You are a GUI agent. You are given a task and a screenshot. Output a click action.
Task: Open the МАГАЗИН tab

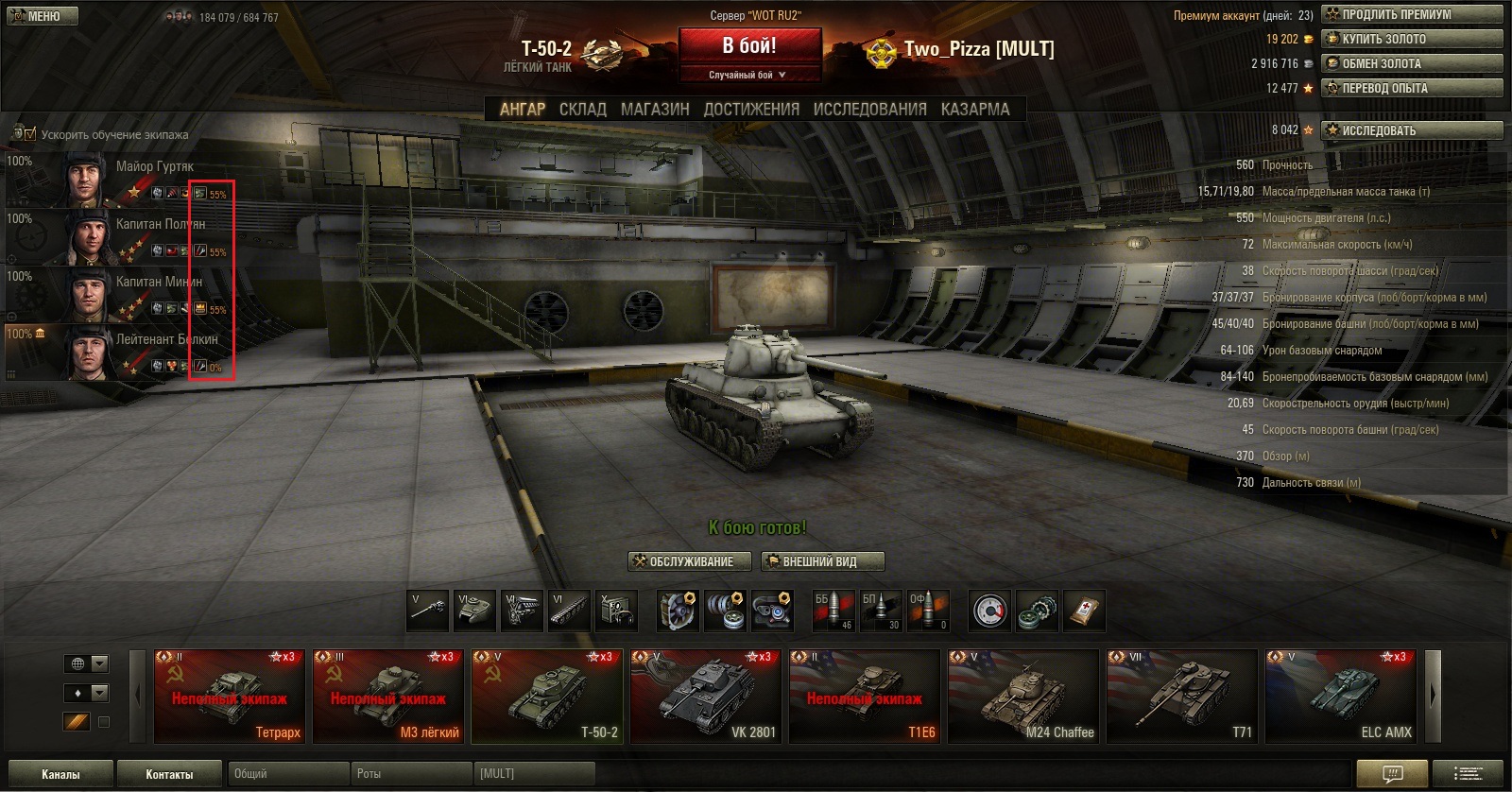(655, 110)
